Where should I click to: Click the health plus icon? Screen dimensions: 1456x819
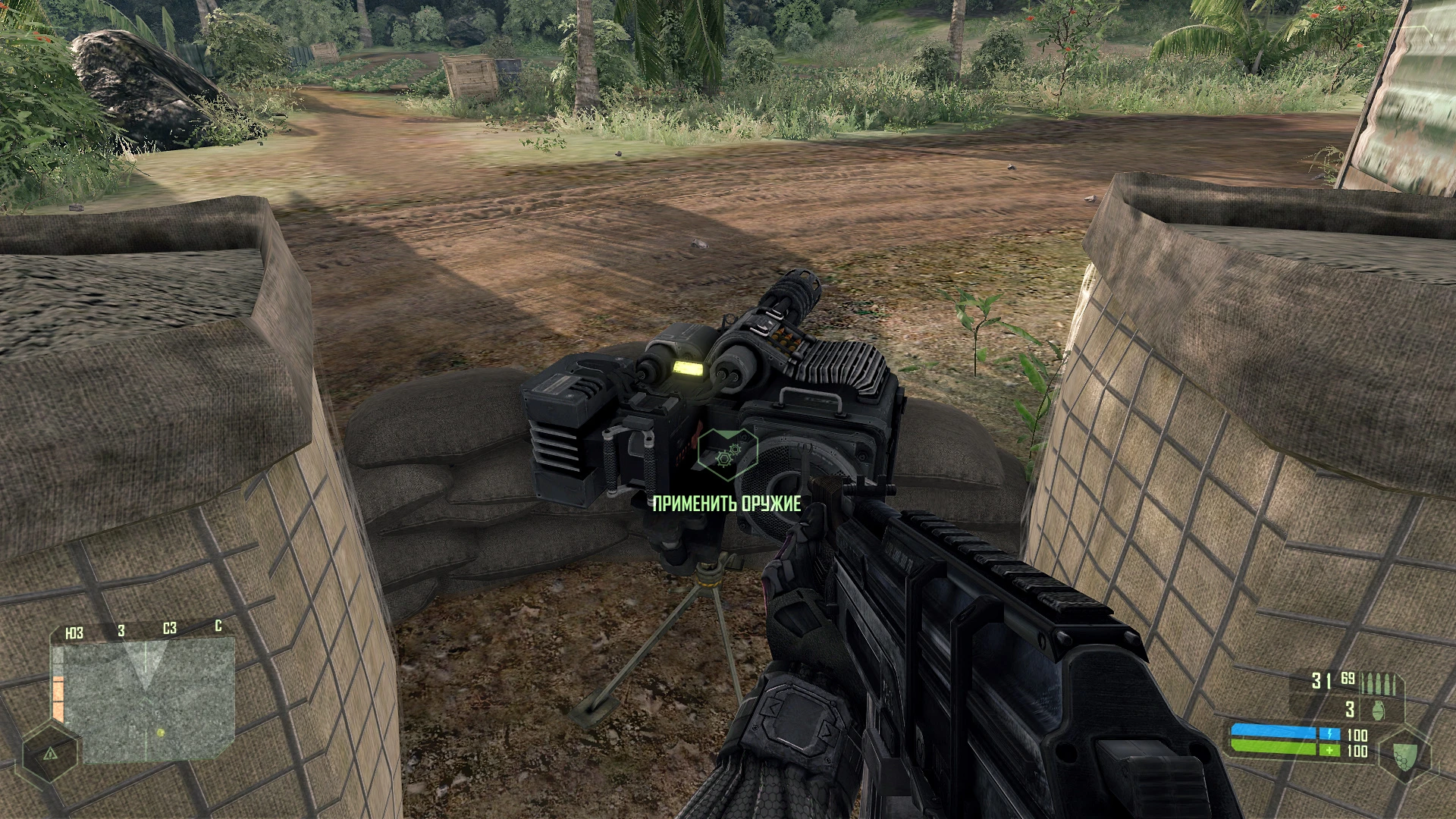(x=1329, y=752)
